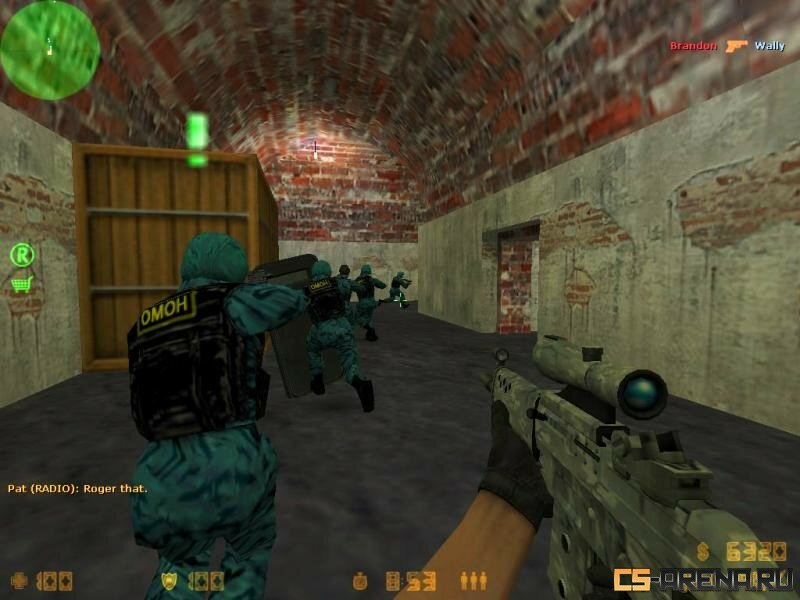Select the hostage rescue zone R icon

coord(22,255)
